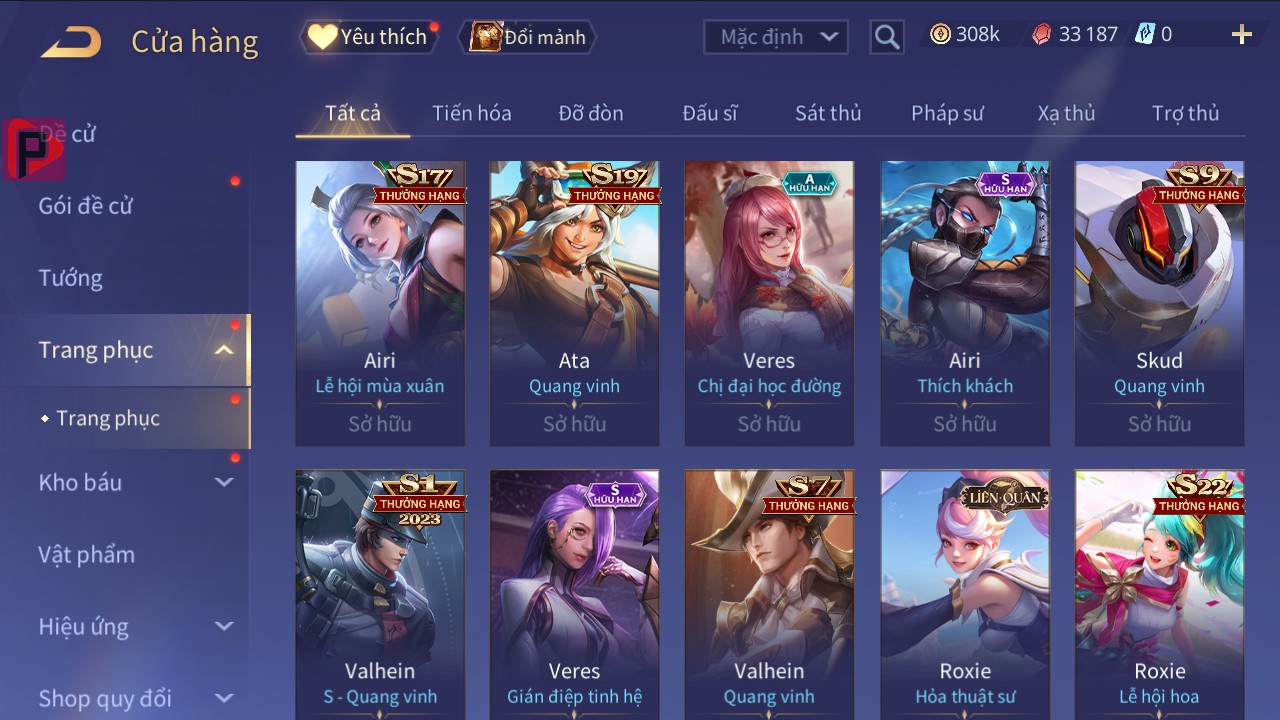
Task: Switch to the Tiến hóa tab
Action: click(x=471, y=113)
